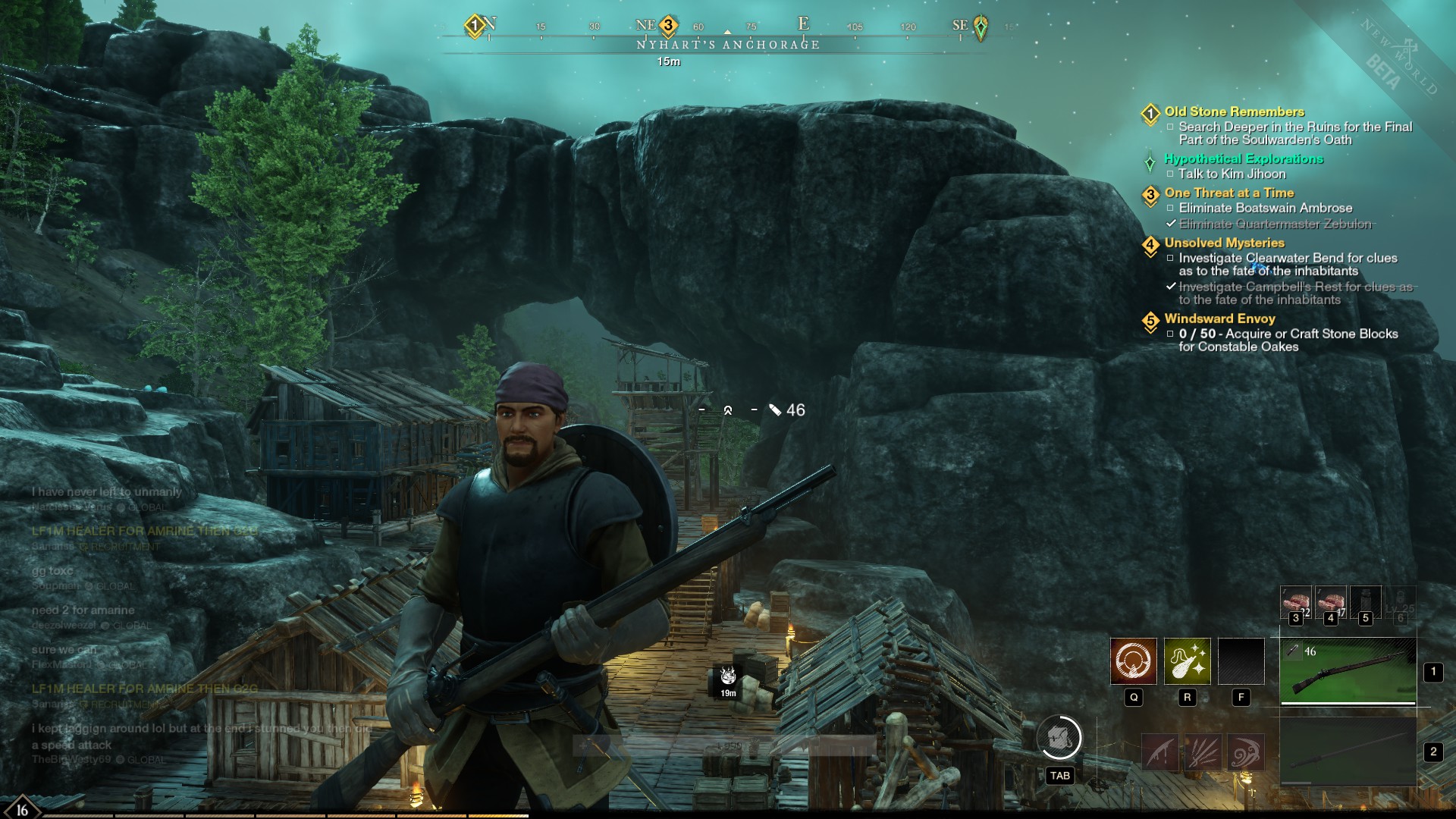The width and height of the screenshot is (1456, 819).
Task: Open the Old Stone Remembers quest
Action: tap(1234, 111)
